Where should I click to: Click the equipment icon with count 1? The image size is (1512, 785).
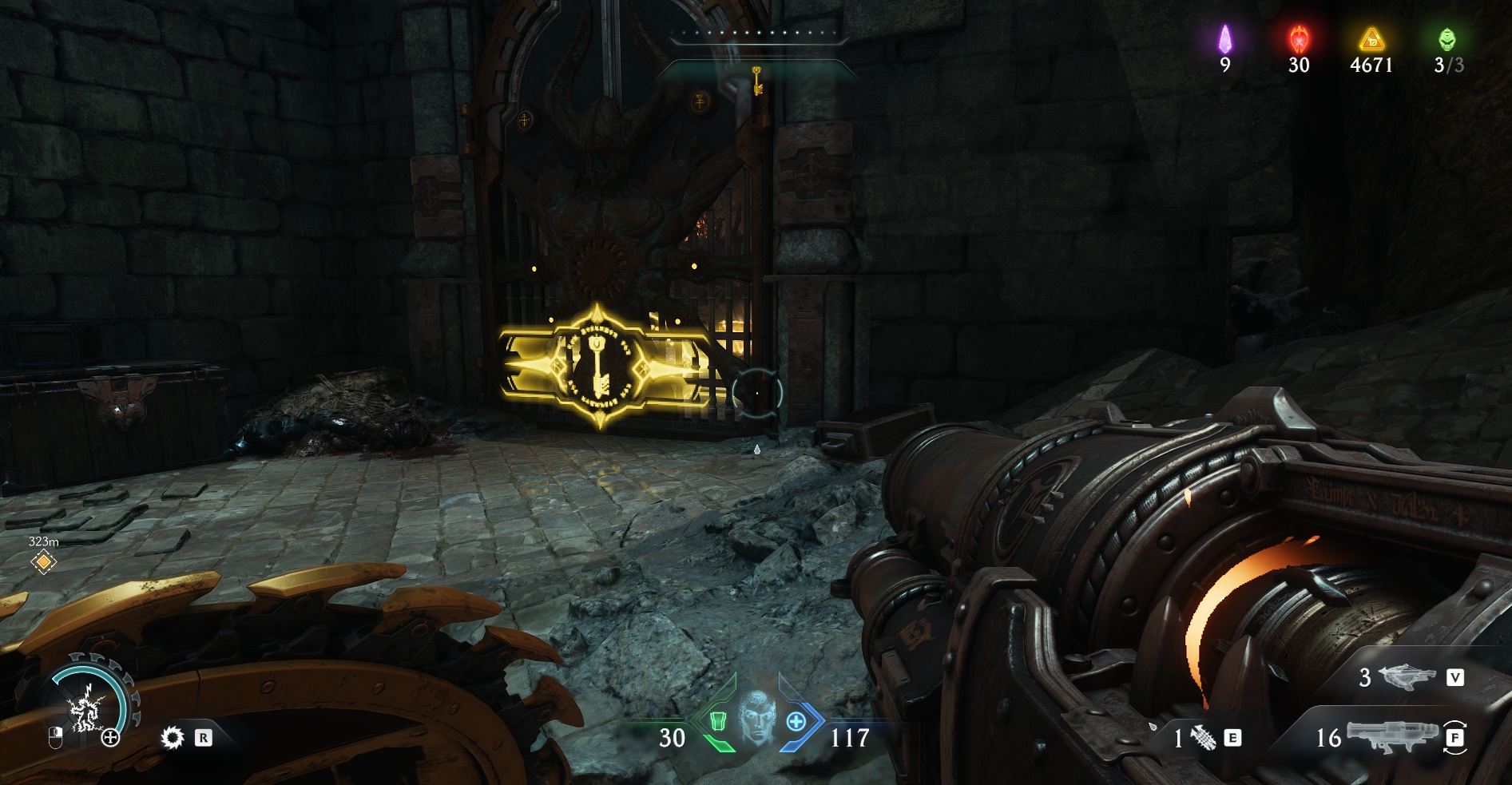tap(1204, 739)
